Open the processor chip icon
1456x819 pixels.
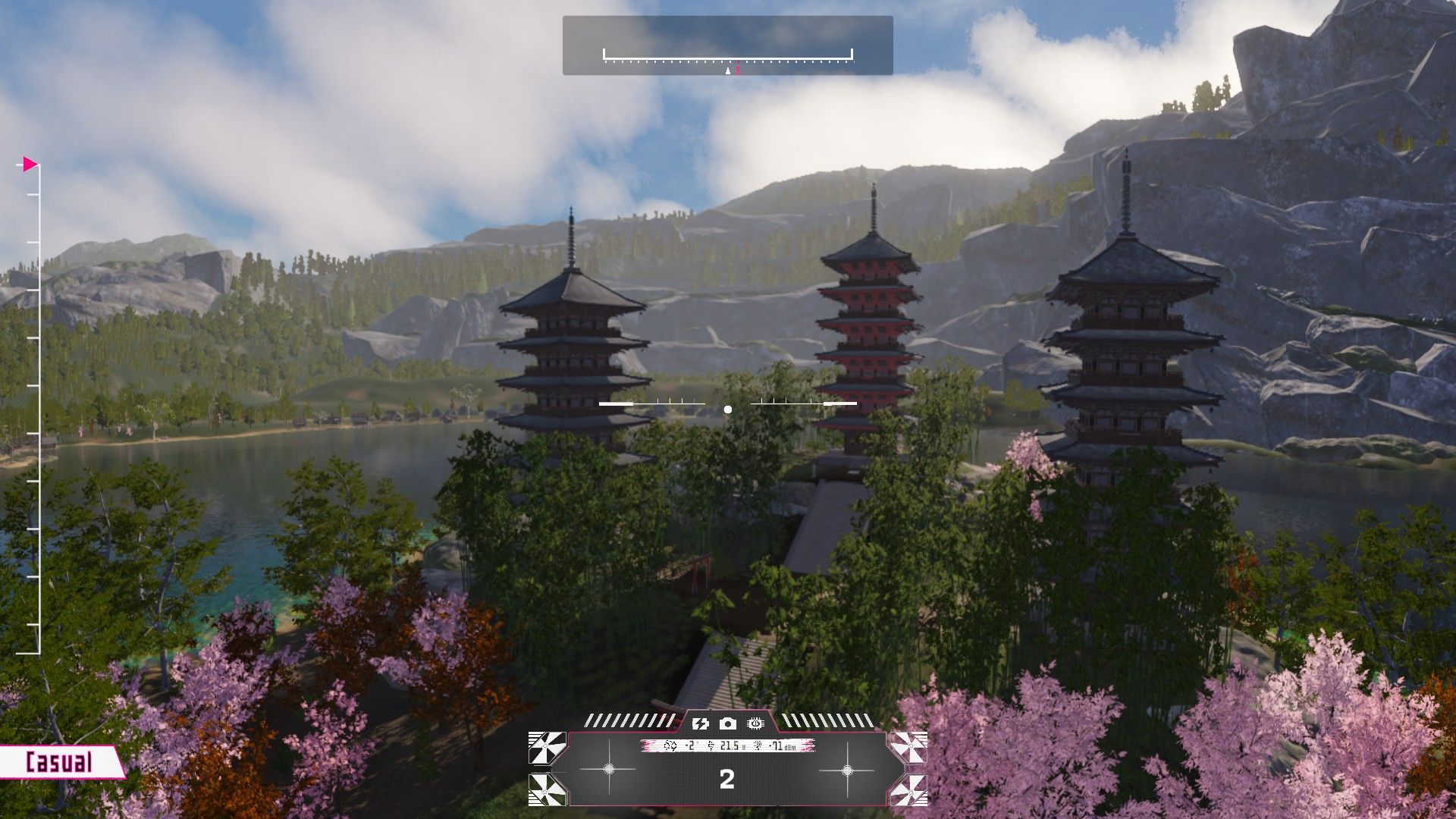755,723
